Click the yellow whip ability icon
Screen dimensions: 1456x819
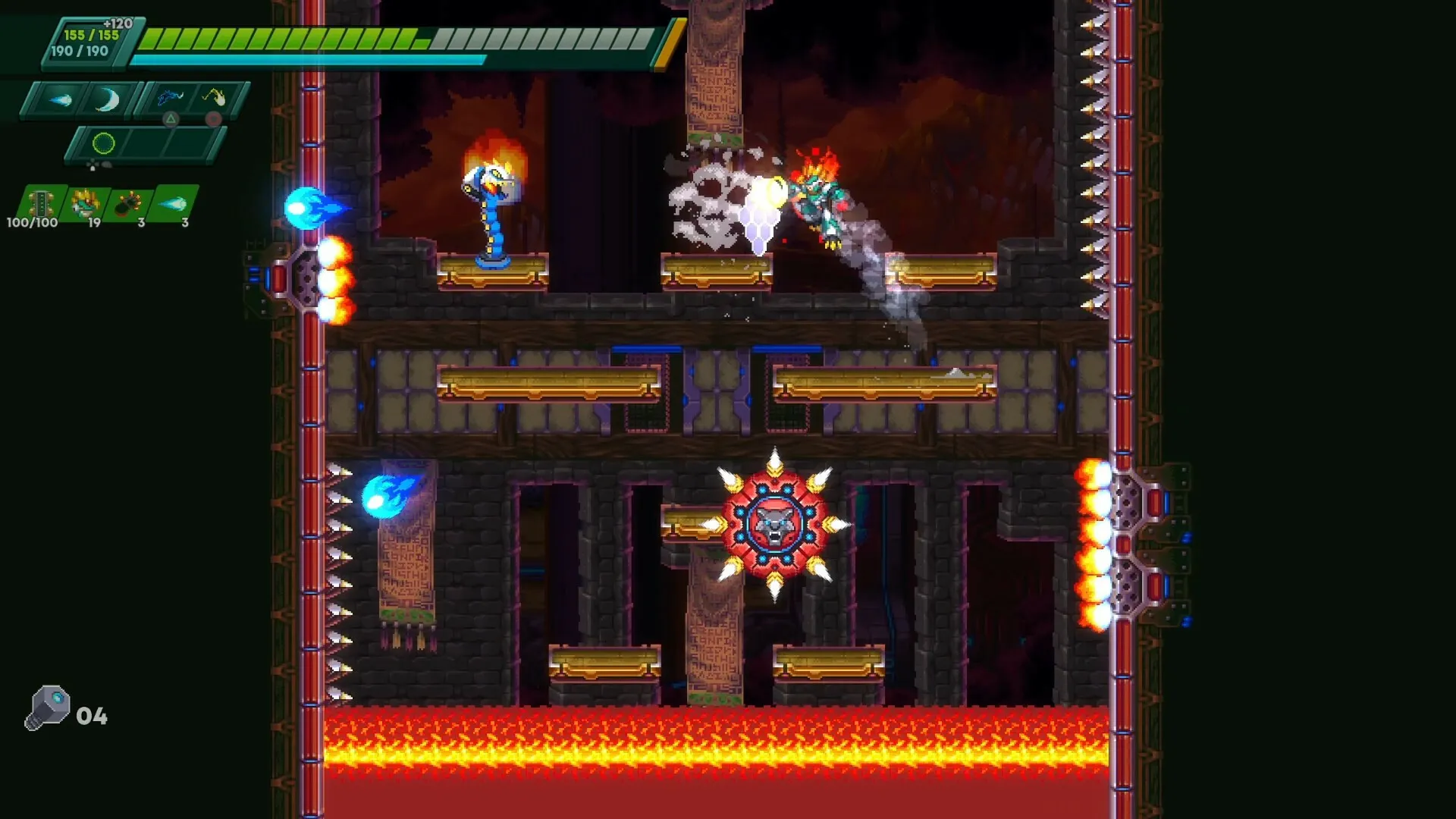point(212,98)
